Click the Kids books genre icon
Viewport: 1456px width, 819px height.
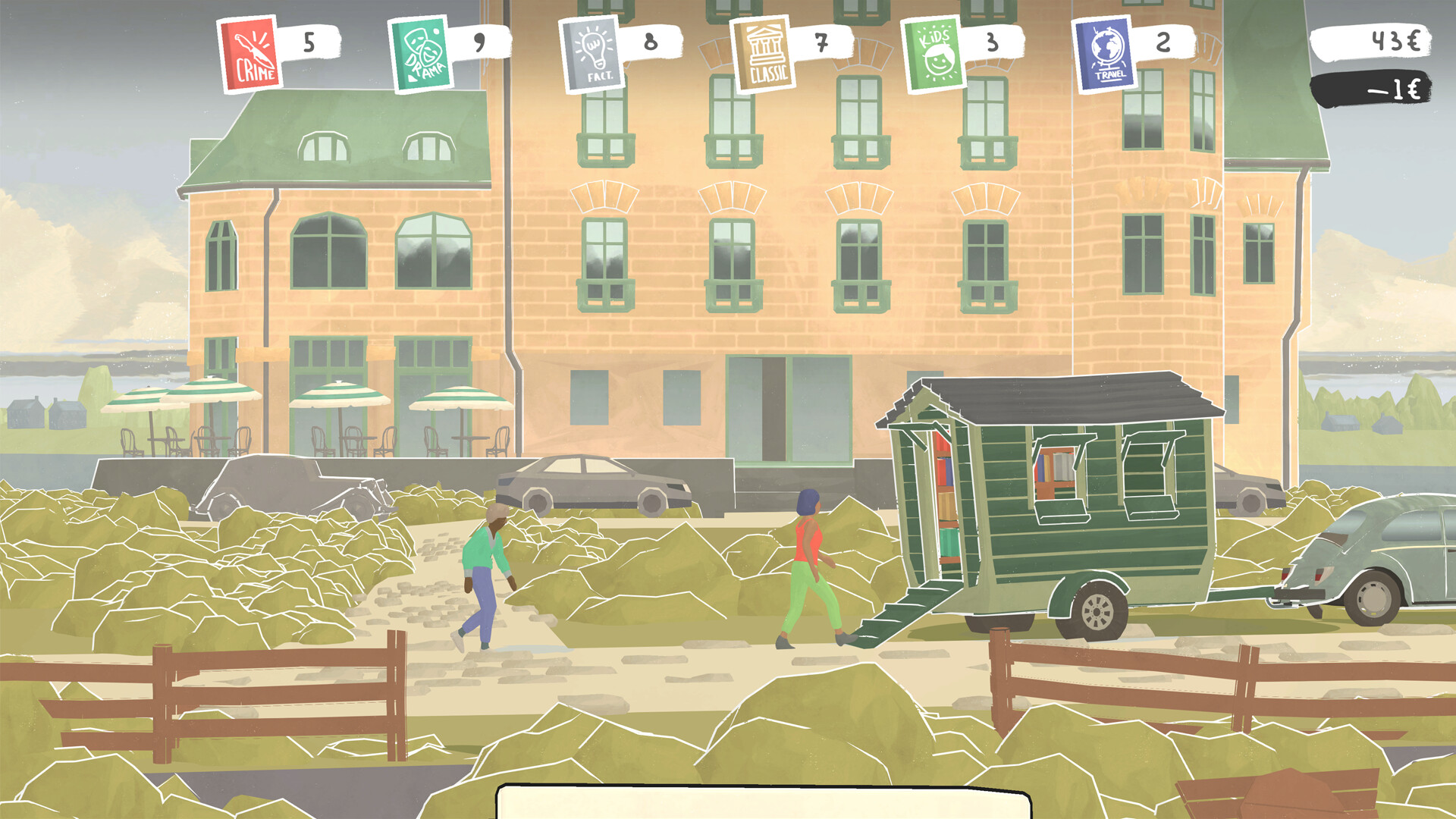(934, 53)
